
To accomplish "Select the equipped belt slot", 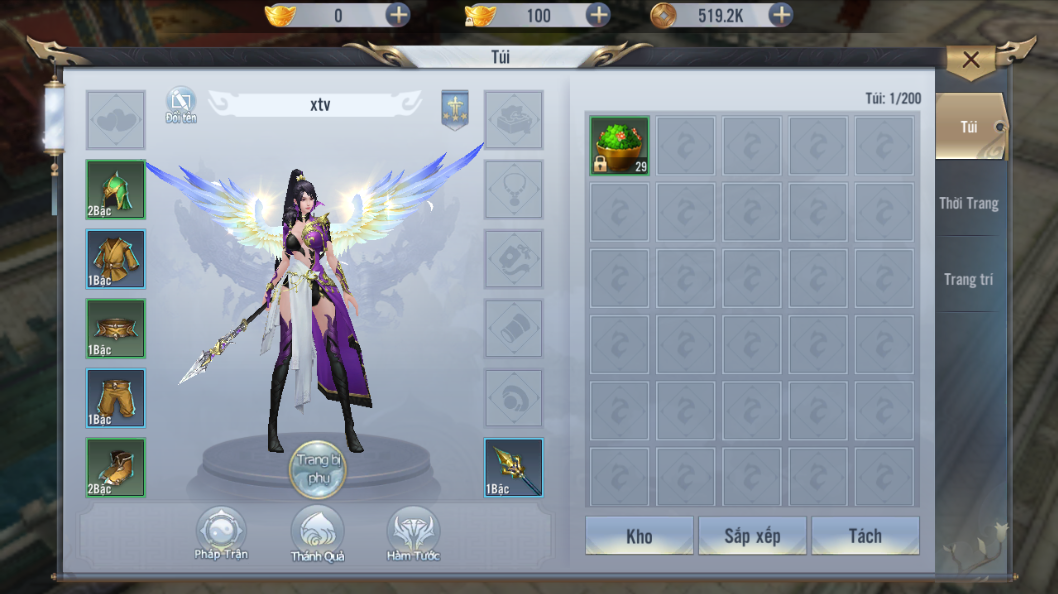I will pos(115,329).
